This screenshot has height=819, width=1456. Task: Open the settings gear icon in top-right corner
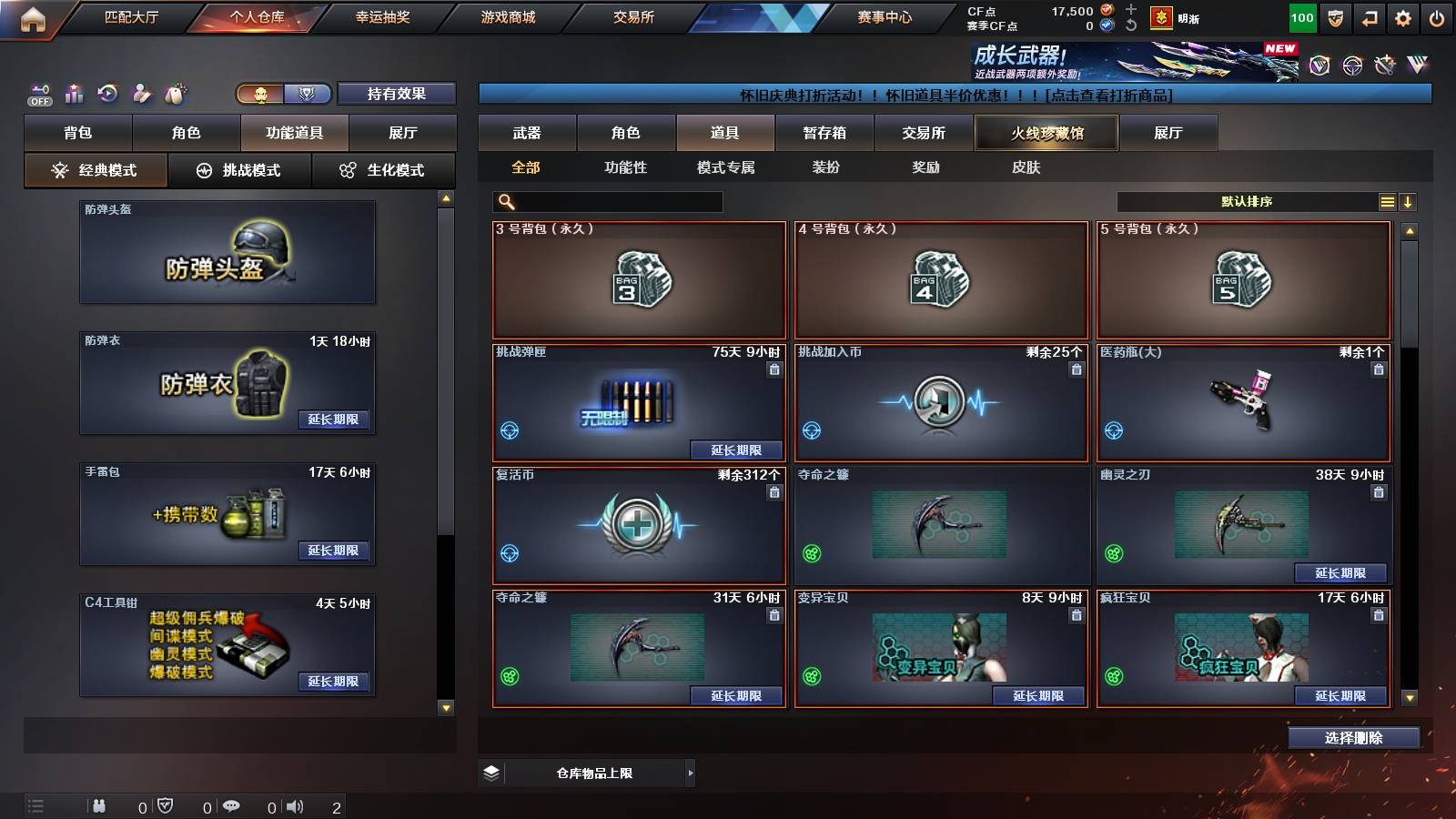(x=1402, y=16)
